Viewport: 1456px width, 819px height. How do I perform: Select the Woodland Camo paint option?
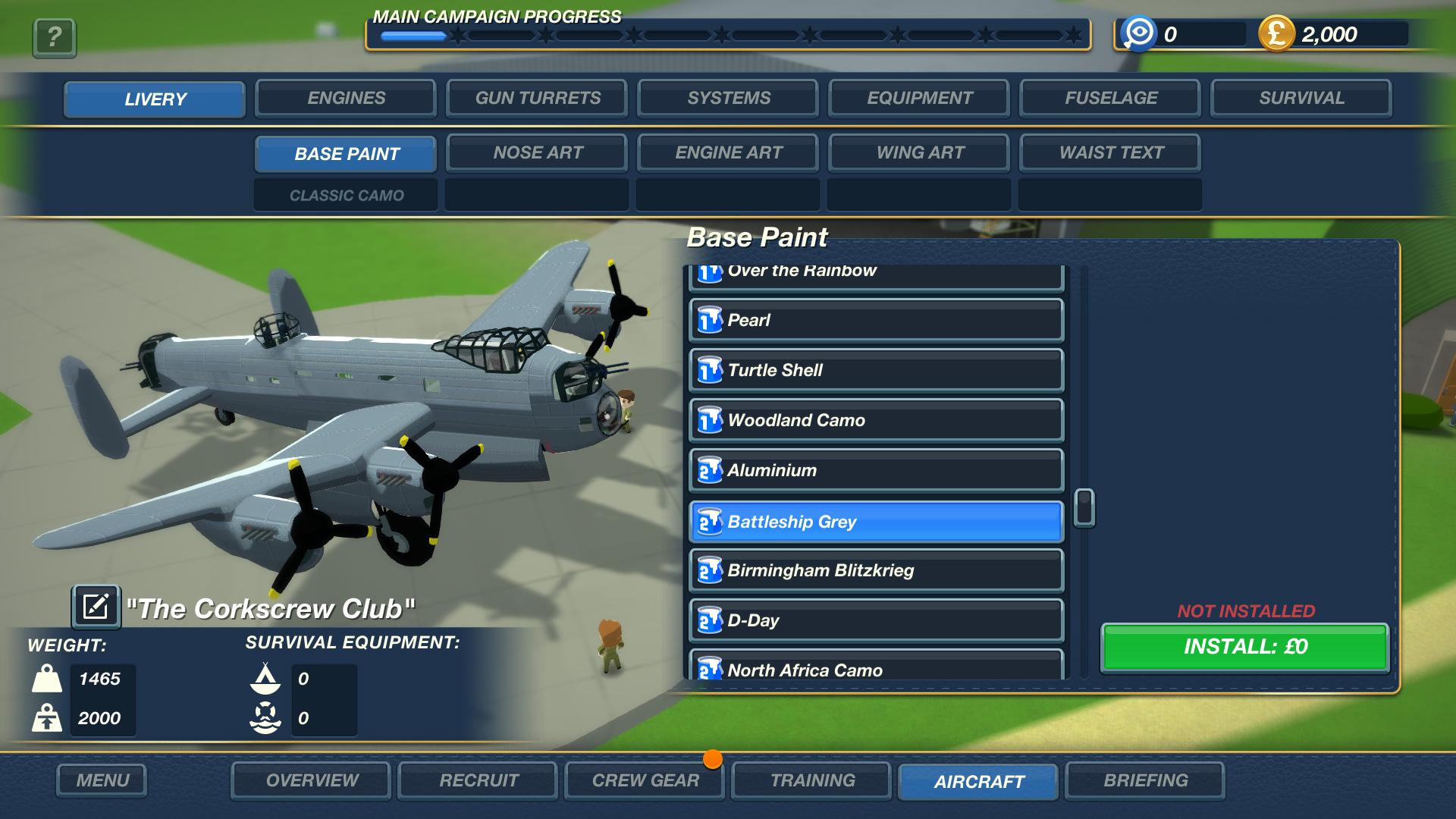[x=872, y=420]
